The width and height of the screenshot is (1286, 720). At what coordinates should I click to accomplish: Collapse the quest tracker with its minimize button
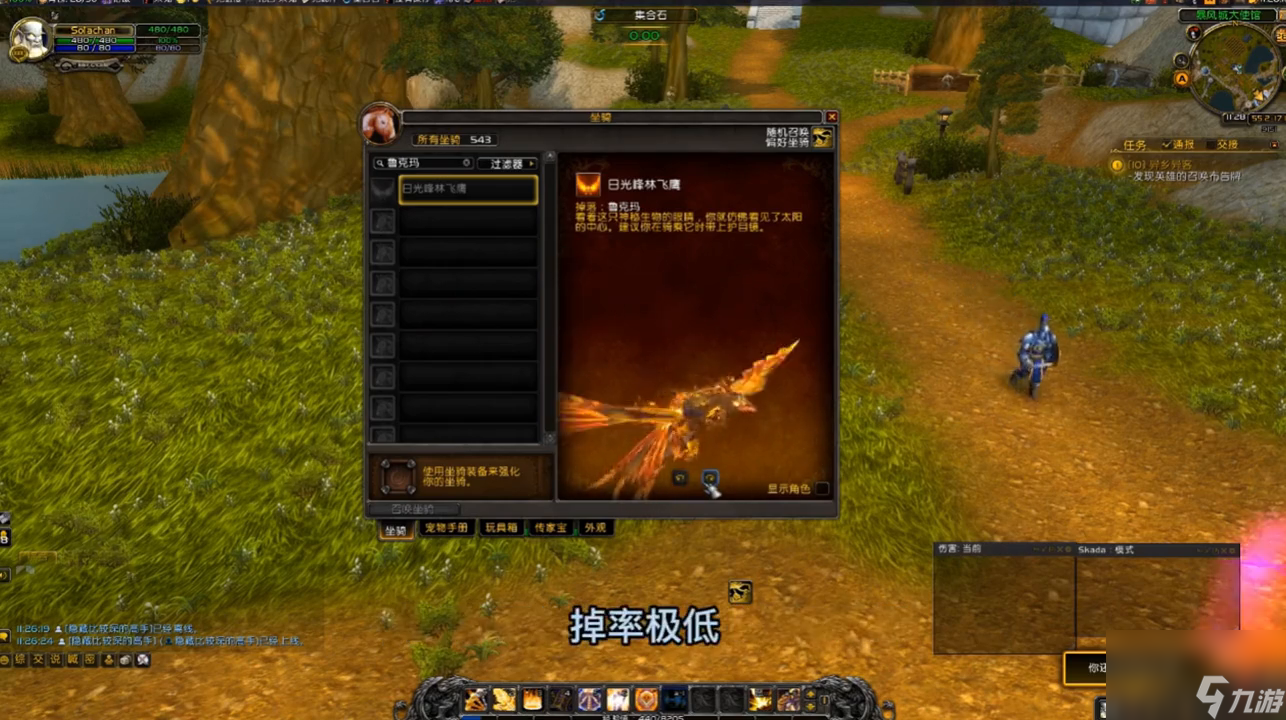coord(1275,144)
